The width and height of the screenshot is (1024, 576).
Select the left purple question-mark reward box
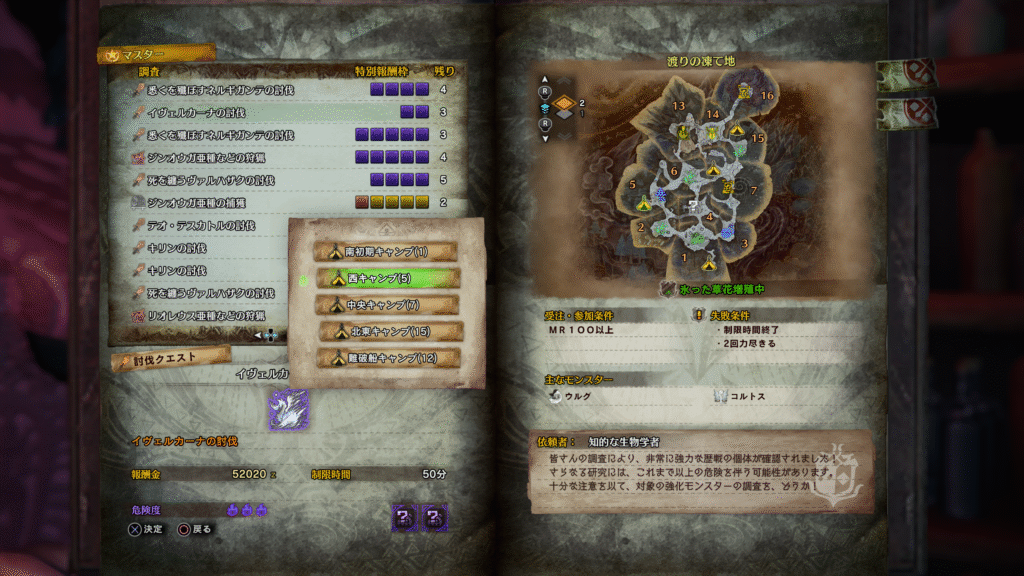(404, 516)
